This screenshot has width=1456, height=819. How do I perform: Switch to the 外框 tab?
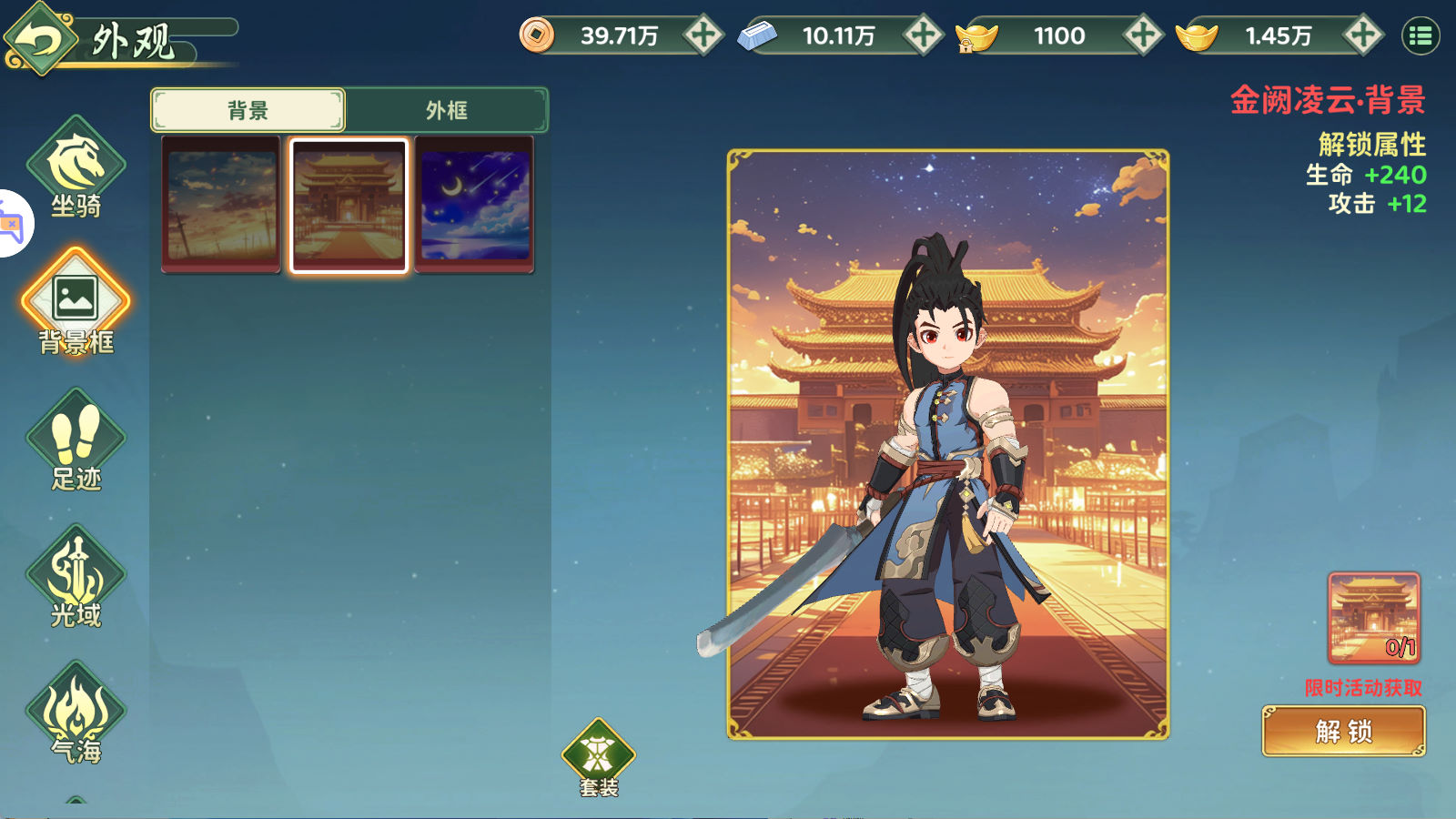point(447,110)
